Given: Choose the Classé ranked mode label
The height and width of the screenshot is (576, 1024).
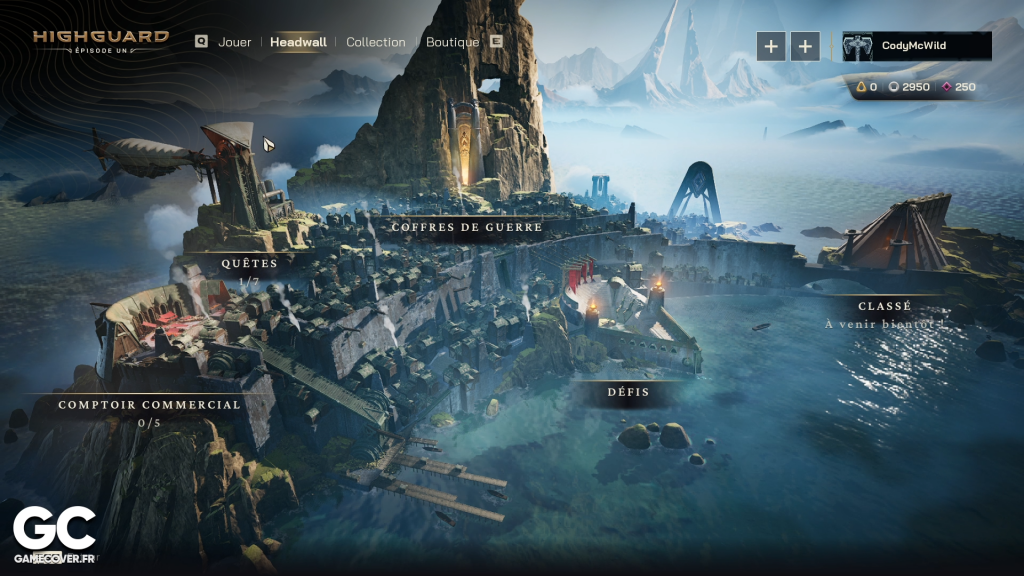Looking at the screenshot, I should [x=884, y=306].
